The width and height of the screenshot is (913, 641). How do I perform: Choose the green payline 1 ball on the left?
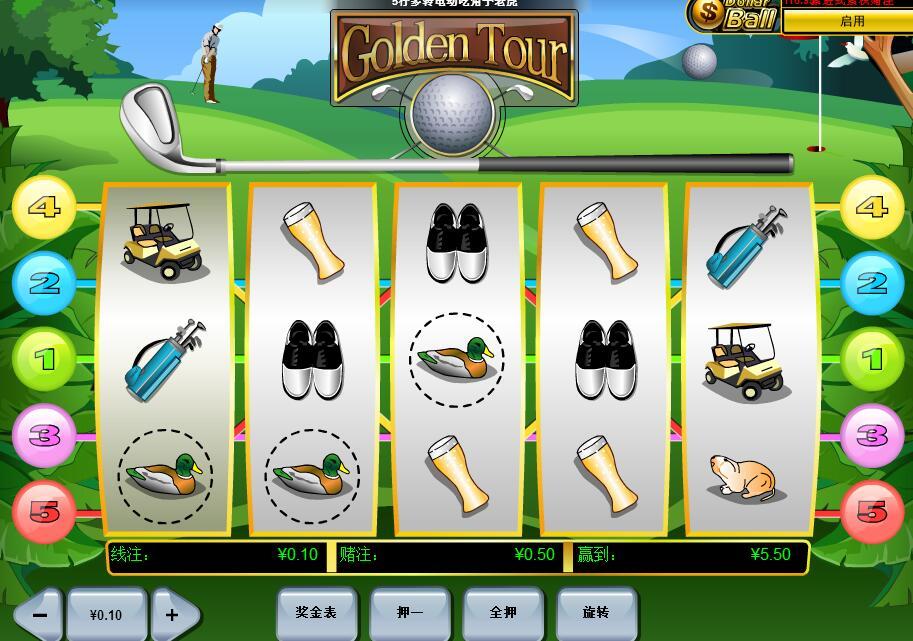click(x=44, y=359)
